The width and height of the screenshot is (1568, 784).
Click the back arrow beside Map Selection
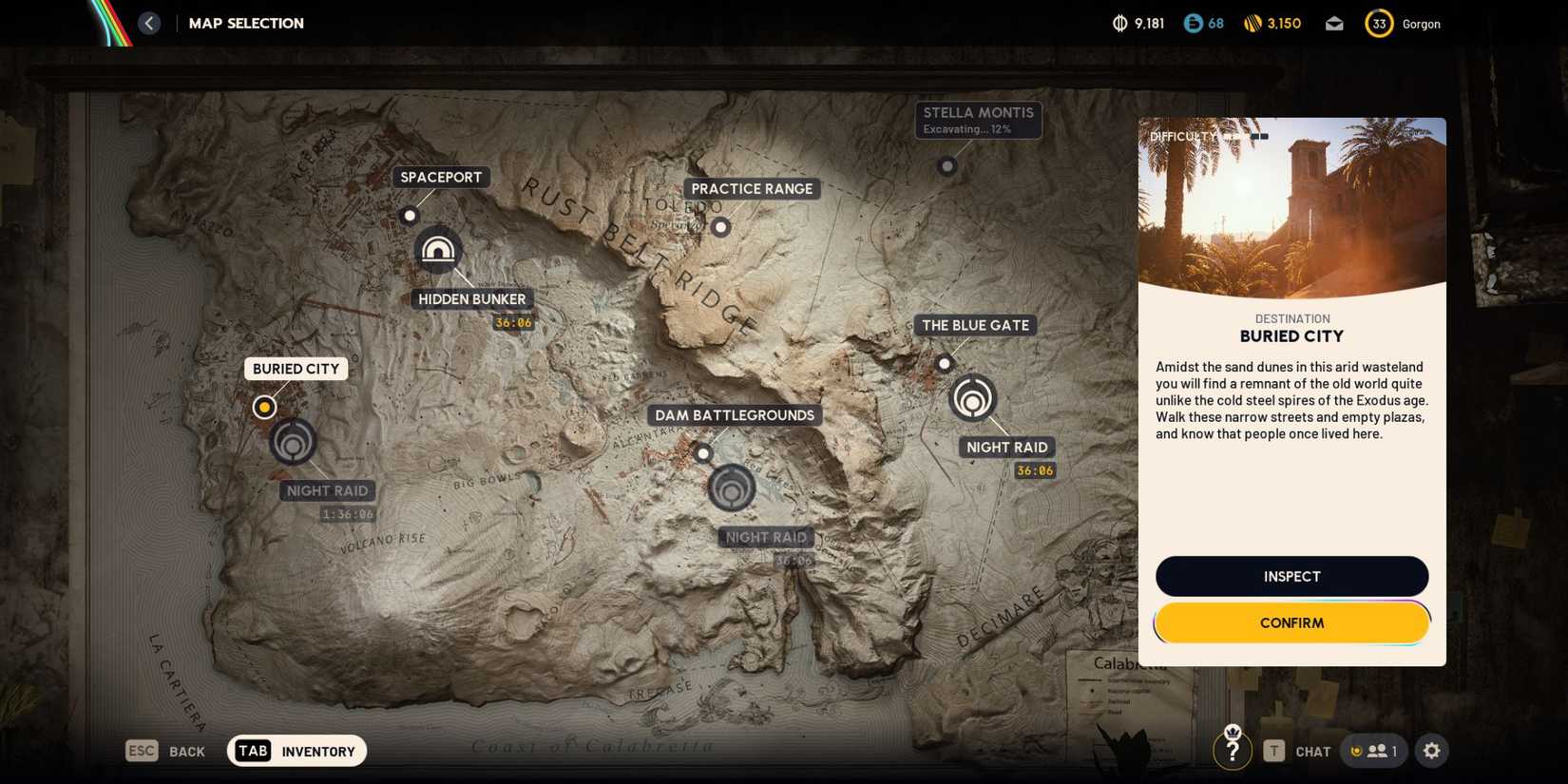(148, 23)
